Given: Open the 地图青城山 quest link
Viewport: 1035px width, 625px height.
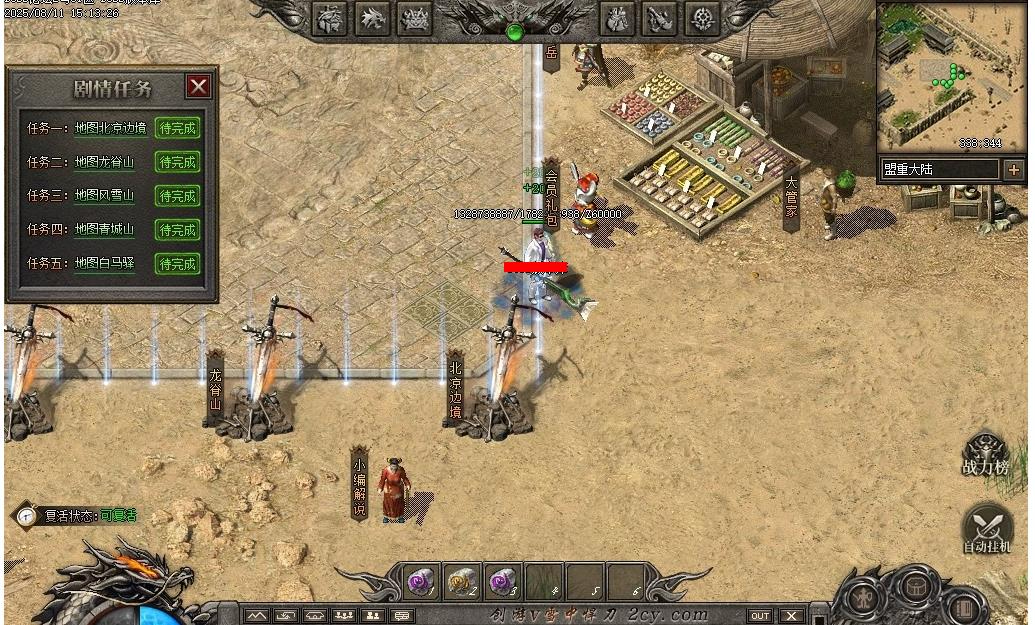Looking at the screenshot, I should [104, 230].
